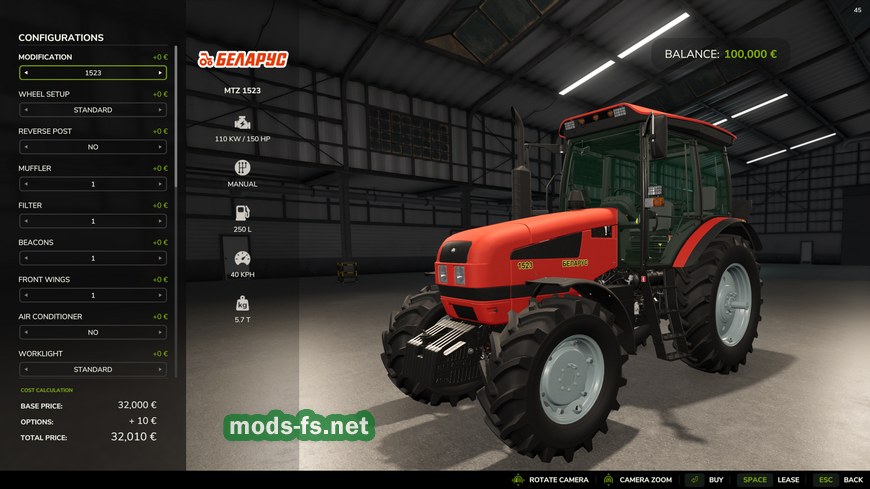Image resolution: width=870 pixels, height=489 pixels.
Task: Click the left arrow of Air Conditioner
Action: pyautogui.click(x=26, y=332)
